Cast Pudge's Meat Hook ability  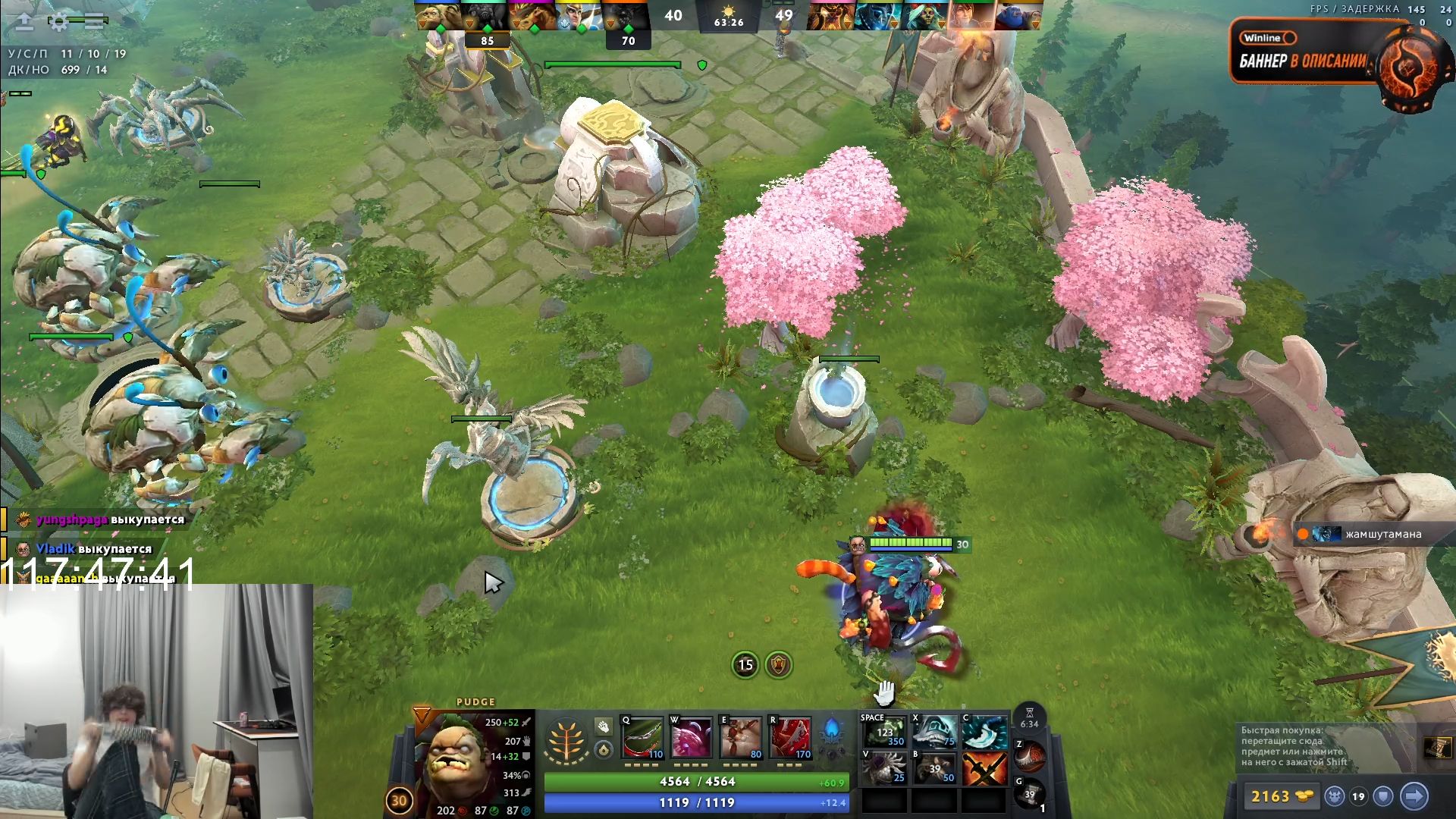click(642, 737)
